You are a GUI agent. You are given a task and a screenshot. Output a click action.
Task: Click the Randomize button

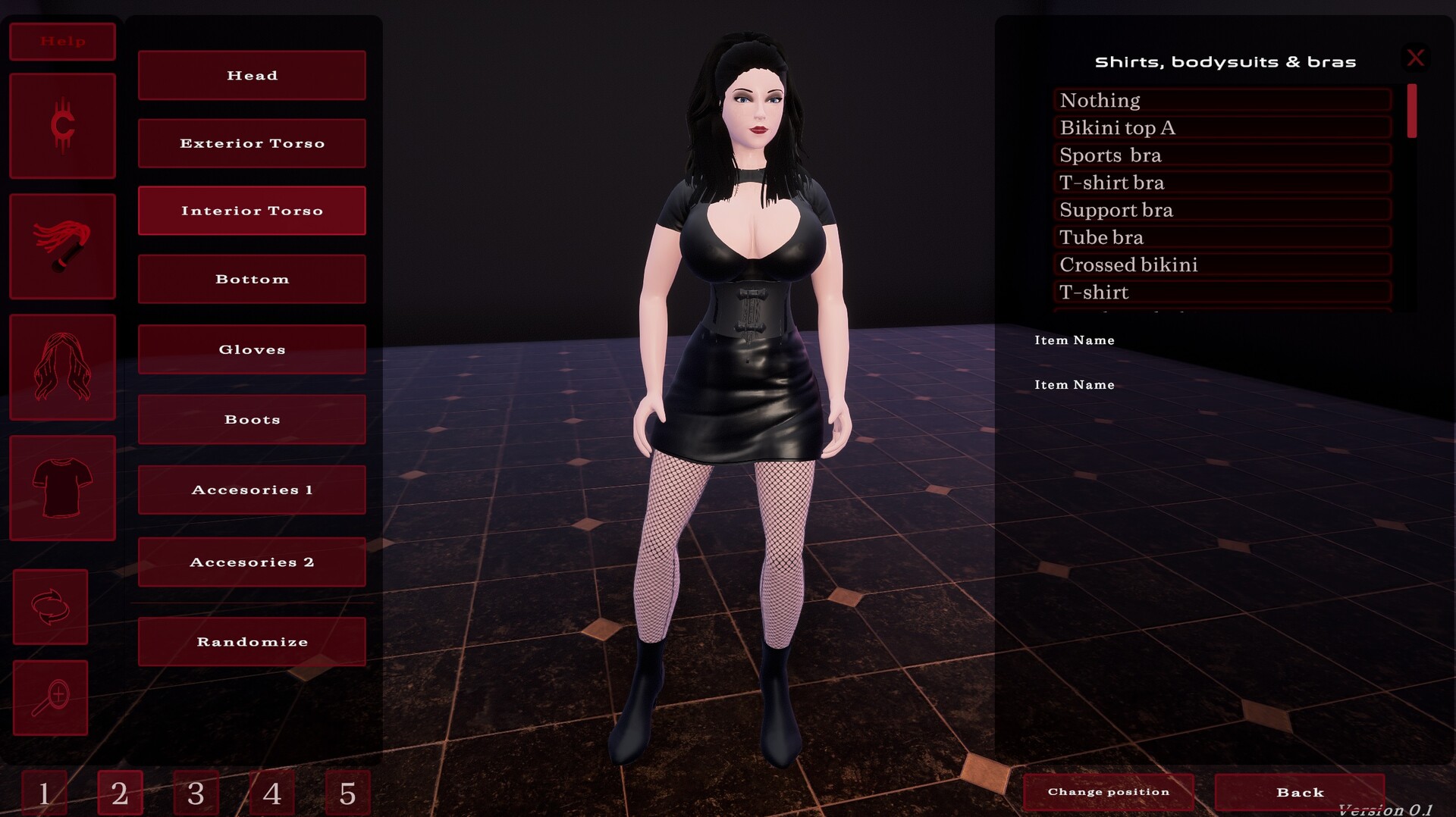[251, 641]
